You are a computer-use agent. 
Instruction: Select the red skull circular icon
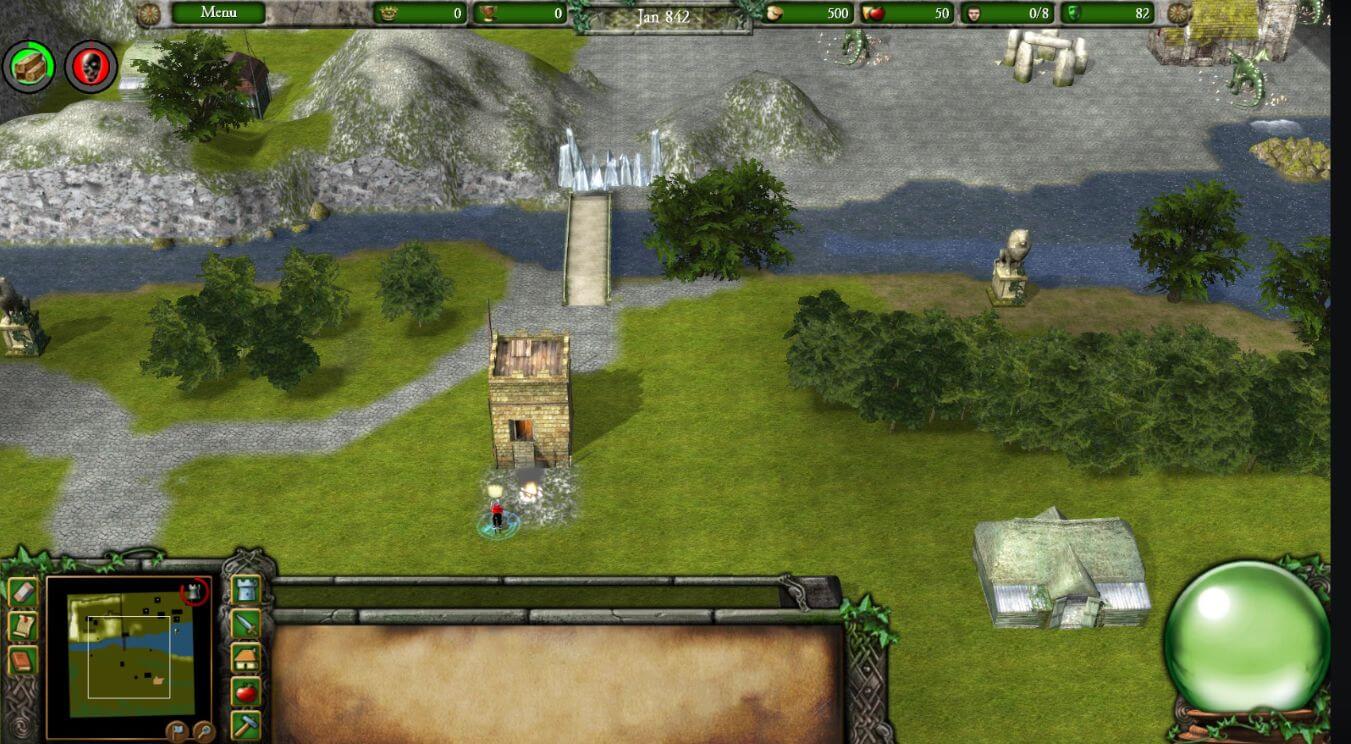91,67
